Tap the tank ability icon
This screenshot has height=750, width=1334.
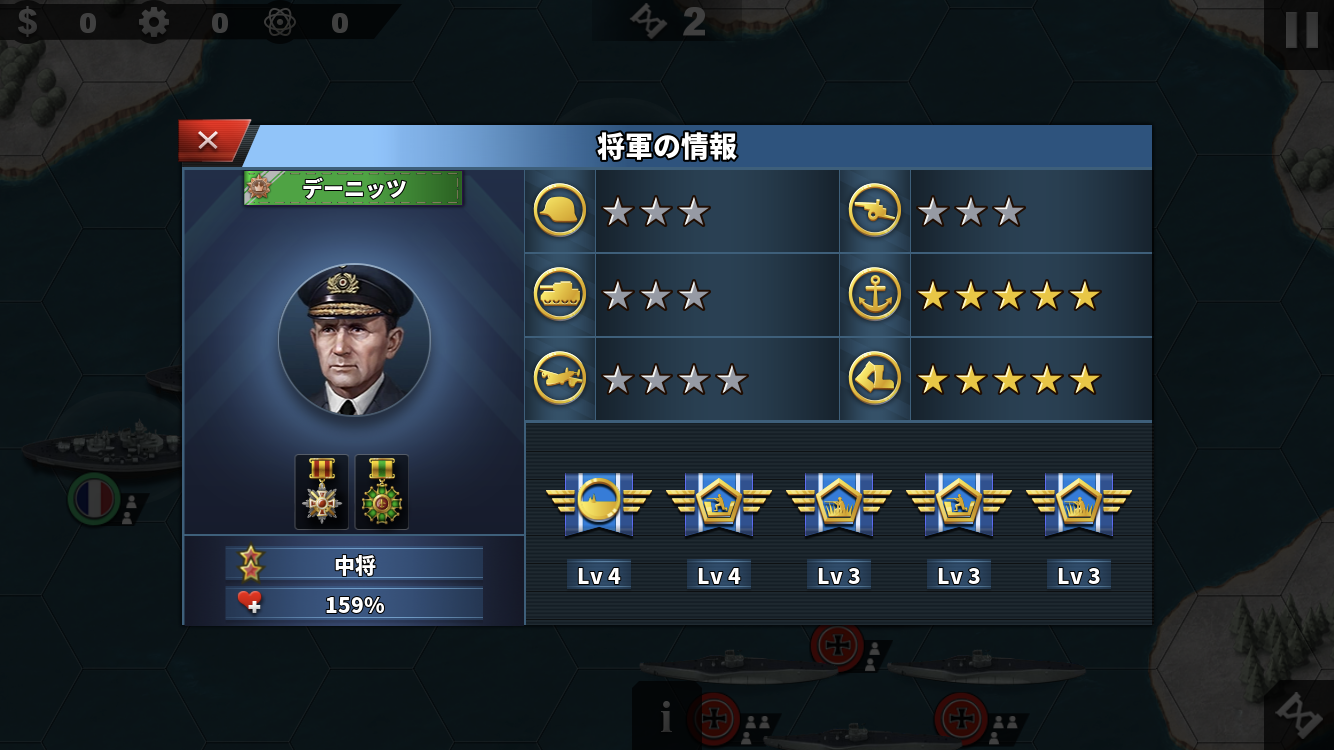560,295
